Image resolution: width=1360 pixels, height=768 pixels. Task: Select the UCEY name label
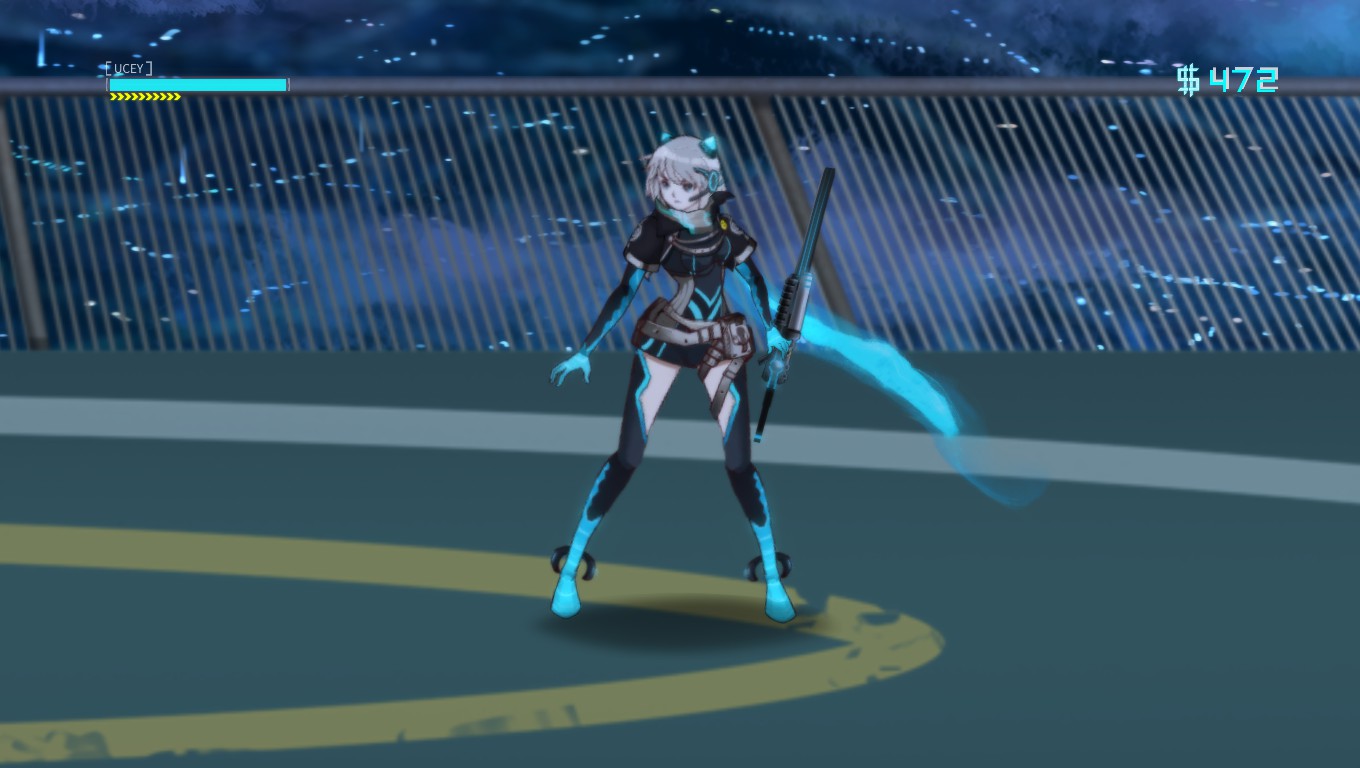[x=128, y=68]
